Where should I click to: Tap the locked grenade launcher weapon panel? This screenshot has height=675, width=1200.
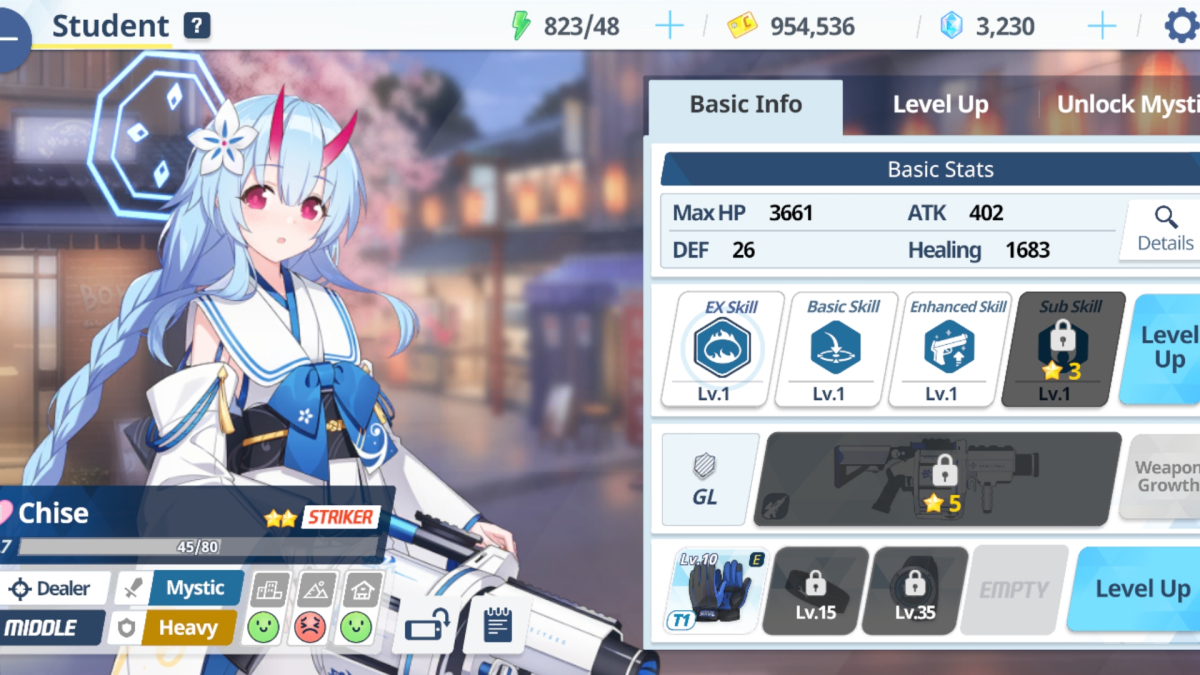click(x=938, y=478)
